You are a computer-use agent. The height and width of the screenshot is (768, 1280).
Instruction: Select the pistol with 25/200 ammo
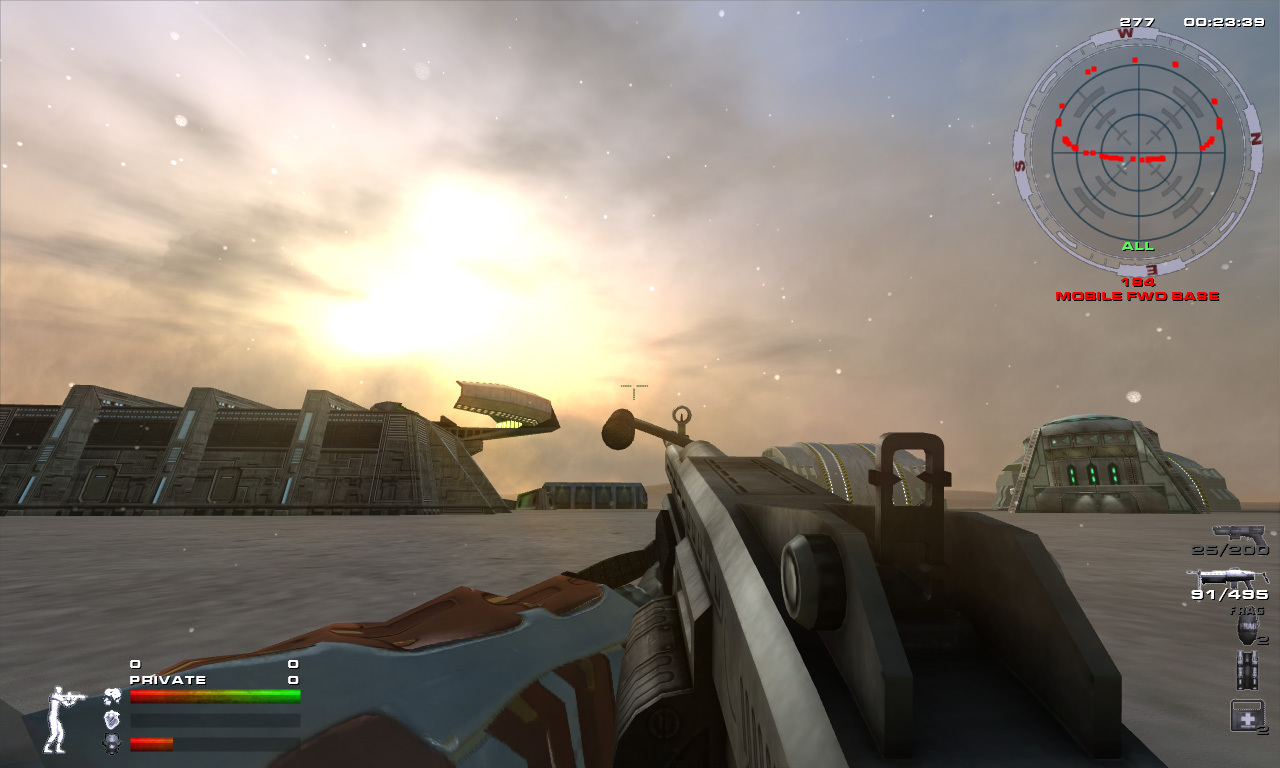1240,532
